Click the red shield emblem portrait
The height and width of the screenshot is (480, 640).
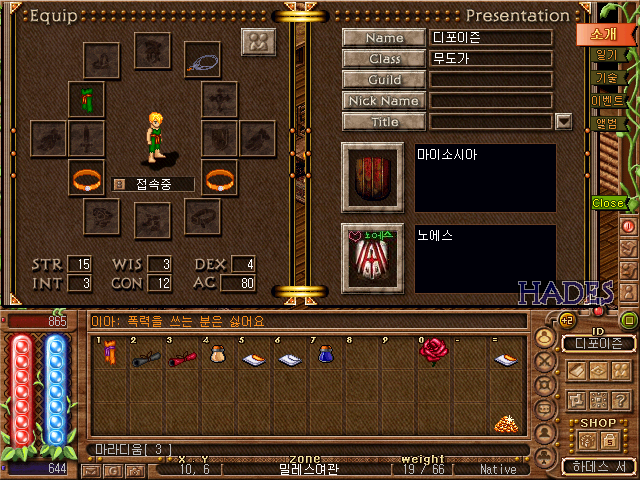point(372,178)
